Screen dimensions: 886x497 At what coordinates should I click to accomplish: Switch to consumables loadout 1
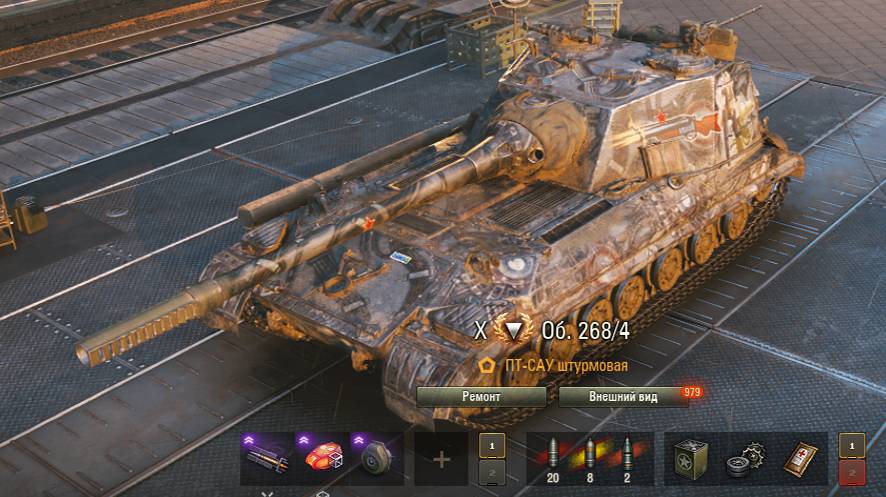pyautogui.click(x=849, y=444)
